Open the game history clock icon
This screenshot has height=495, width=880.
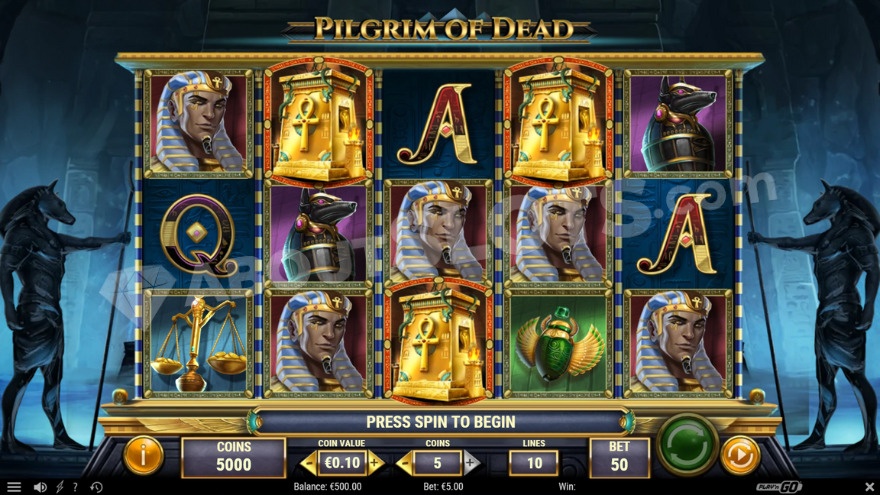96,487
